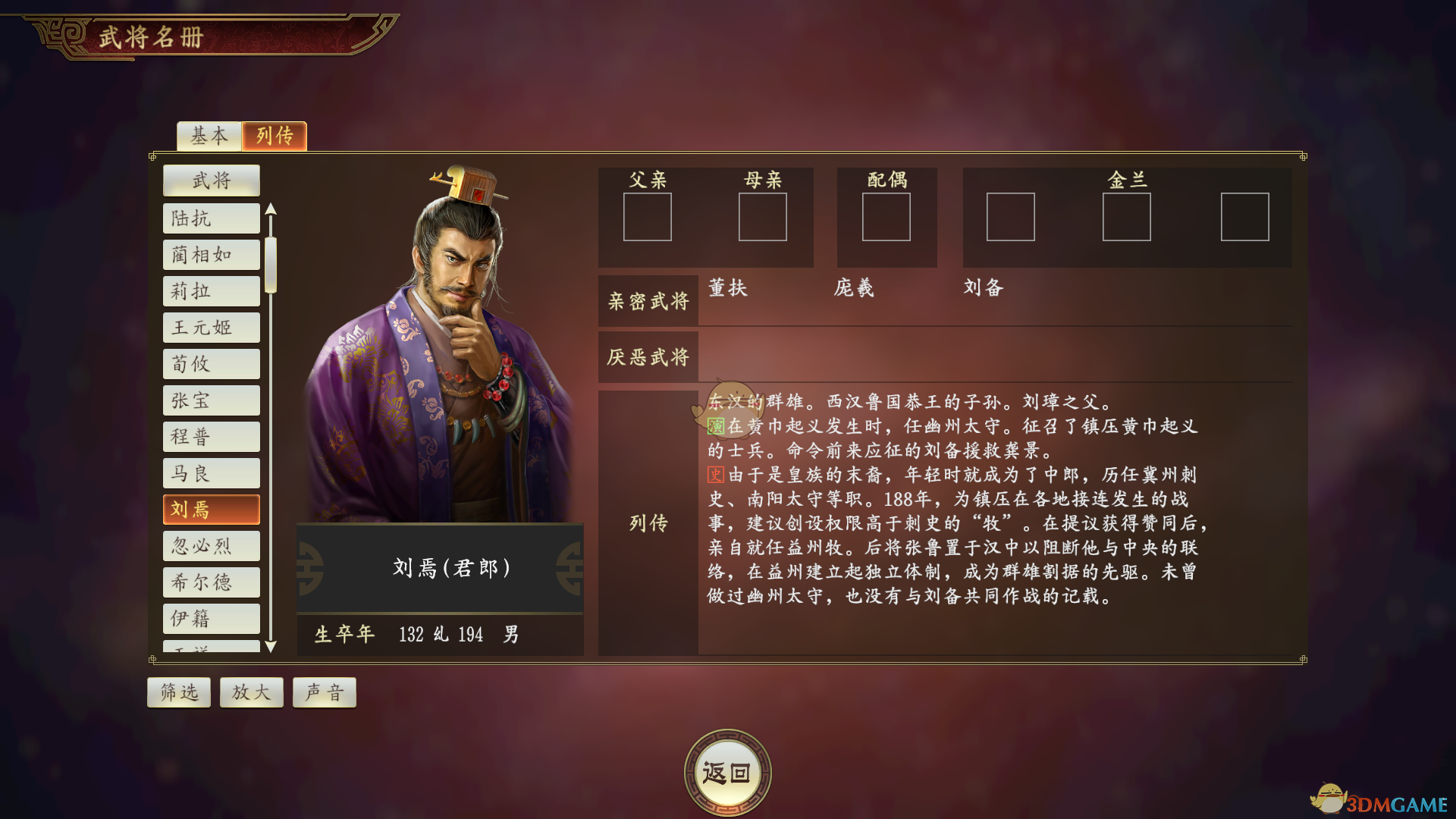Open the 筛选 filter options
This screenshot has height=819, width=1456.
coord(178,692)
